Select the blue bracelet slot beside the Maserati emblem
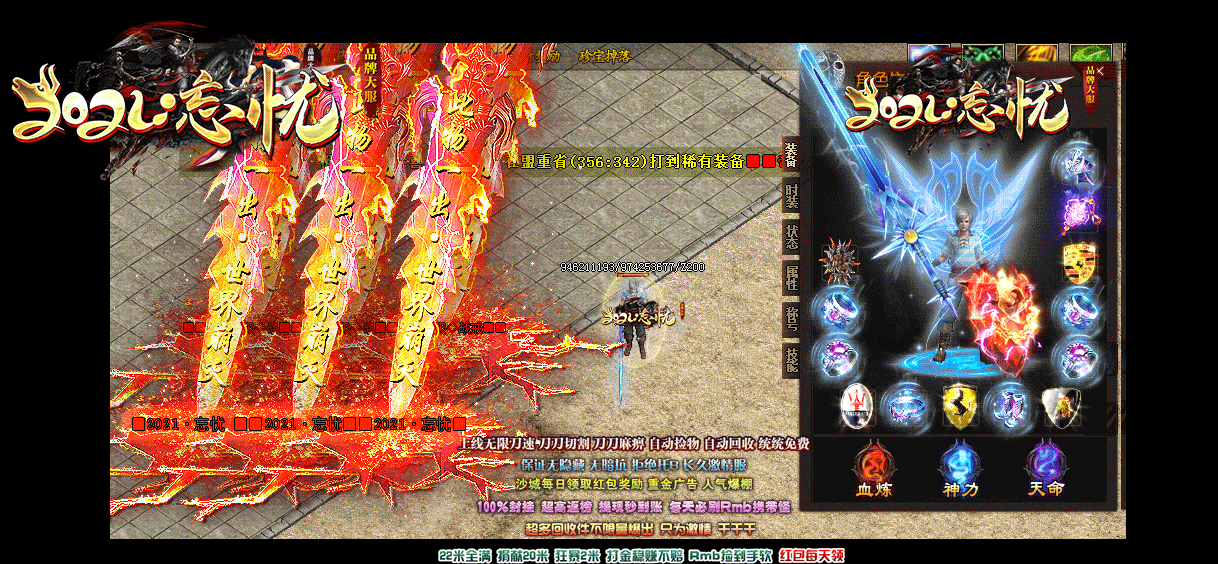This screenshot has width=1218, height=564. point(908,406)
